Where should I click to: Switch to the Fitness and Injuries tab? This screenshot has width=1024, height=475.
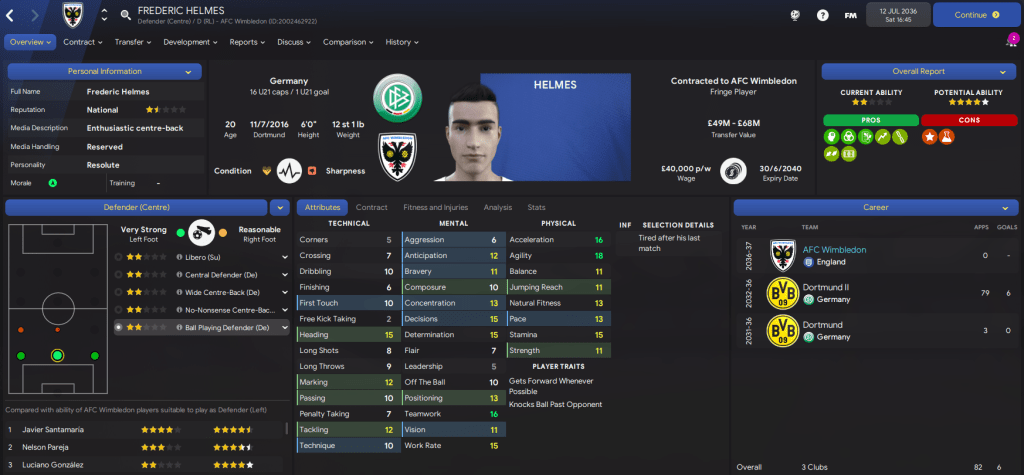(x=435, y=207)
